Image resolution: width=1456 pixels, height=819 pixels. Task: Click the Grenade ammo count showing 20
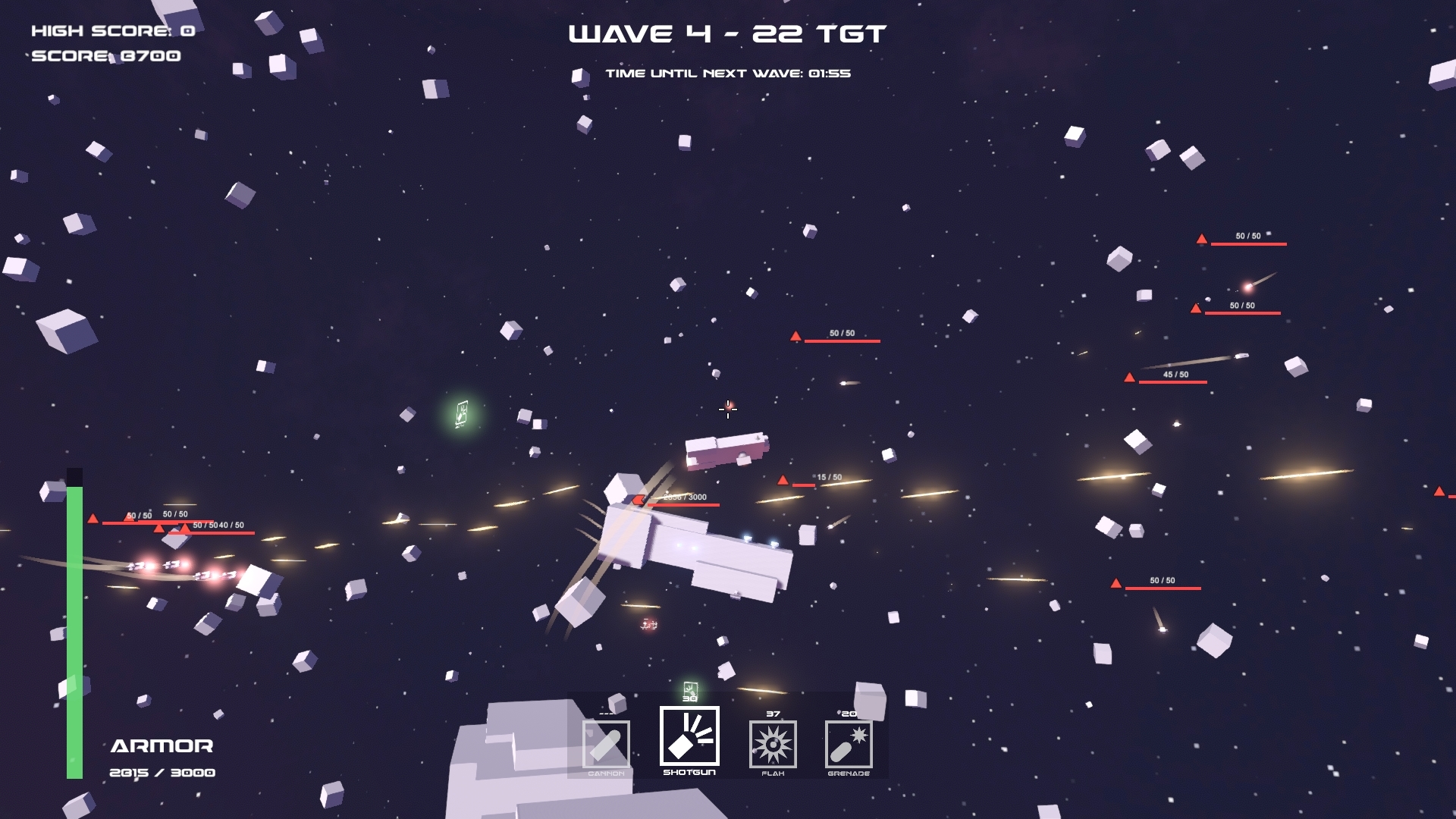(x=847, y=713)
